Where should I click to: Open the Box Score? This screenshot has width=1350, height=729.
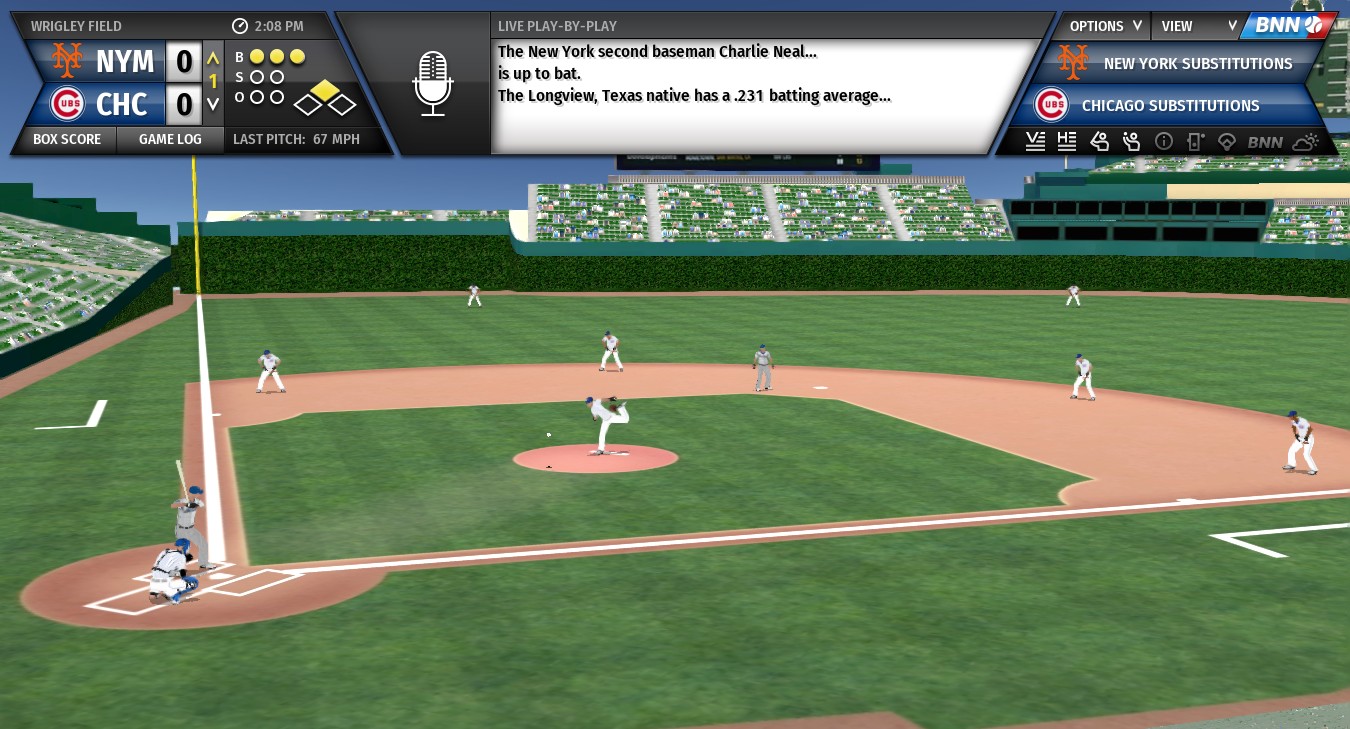pos(66,139)
